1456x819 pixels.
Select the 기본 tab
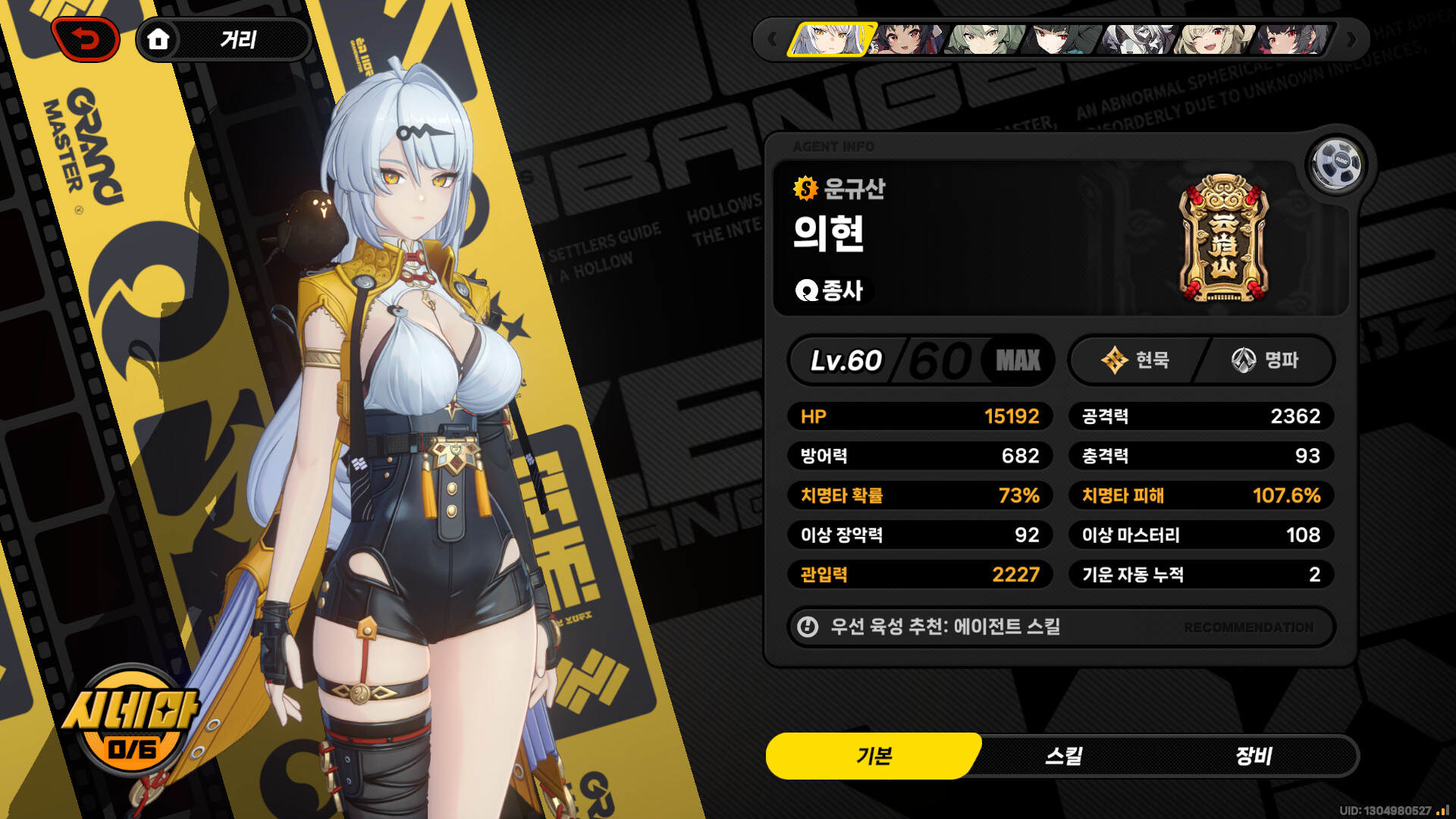coord(874,756)
